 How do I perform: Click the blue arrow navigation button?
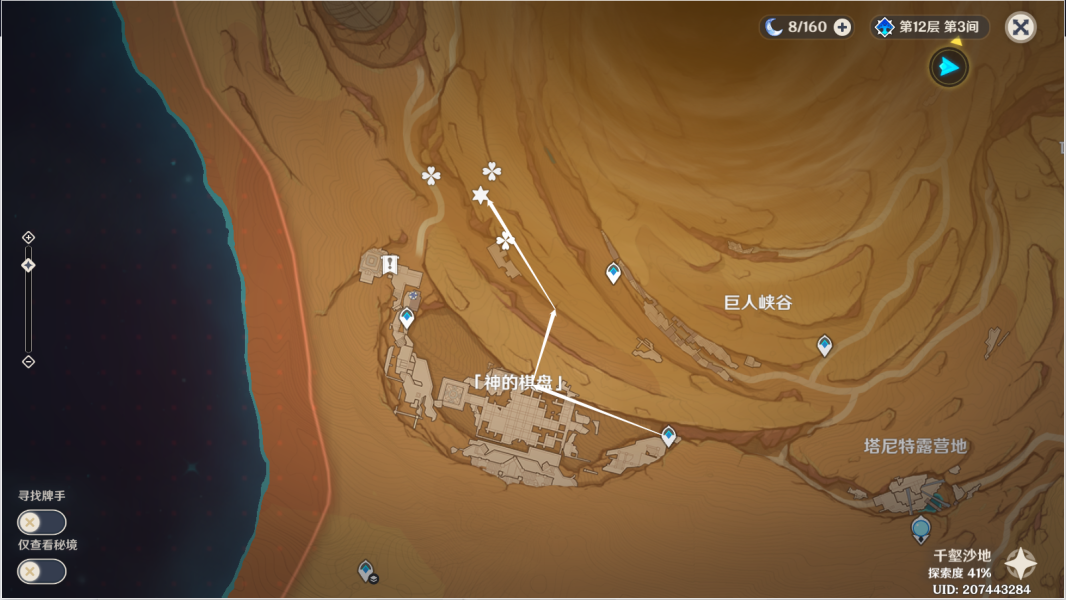tap(949, 68)
